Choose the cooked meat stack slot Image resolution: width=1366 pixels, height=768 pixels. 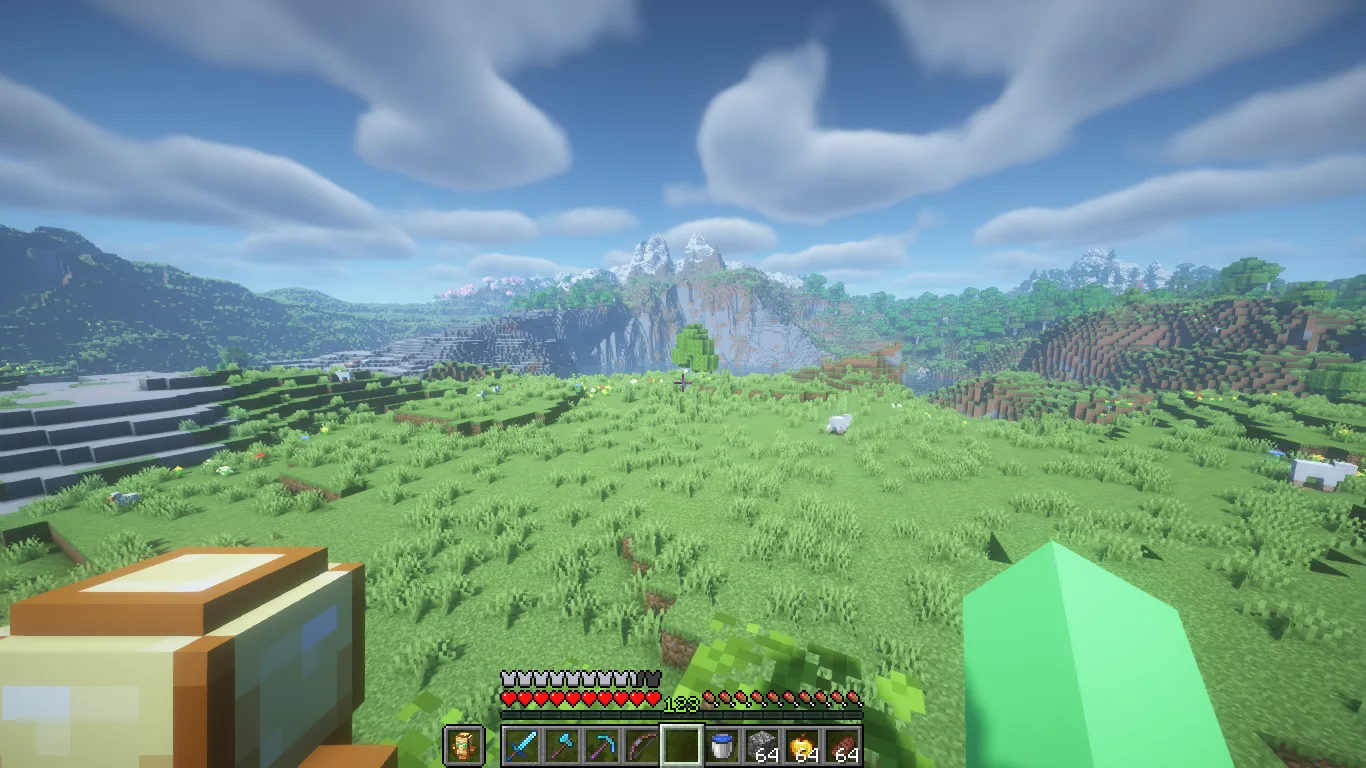pos(842,746)
